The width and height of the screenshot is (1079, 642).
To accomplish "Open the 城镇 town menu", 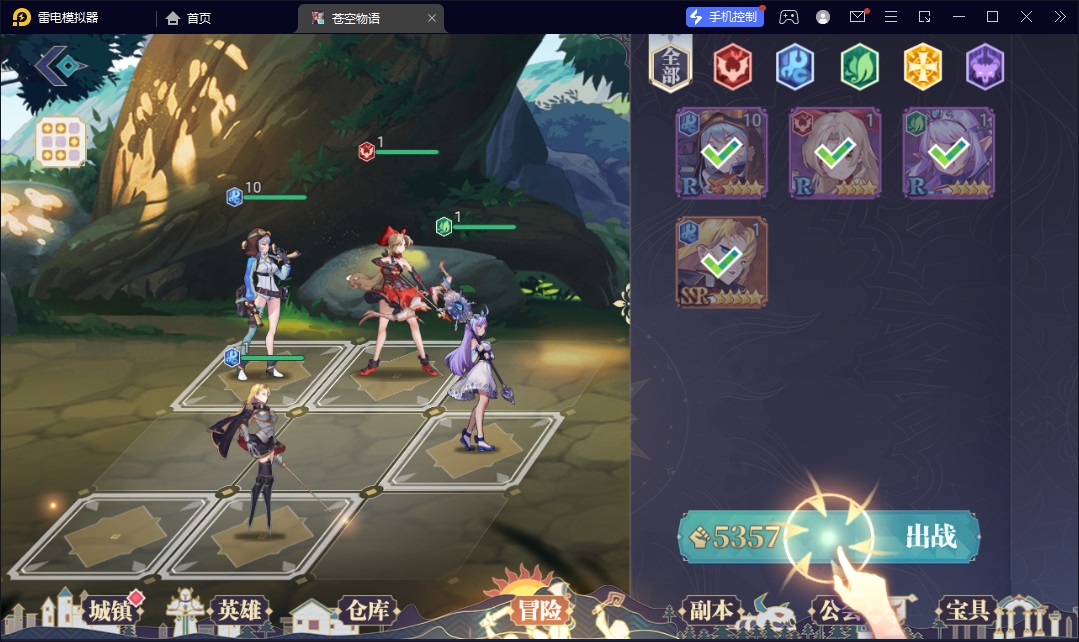I will [x=110, y=610].
